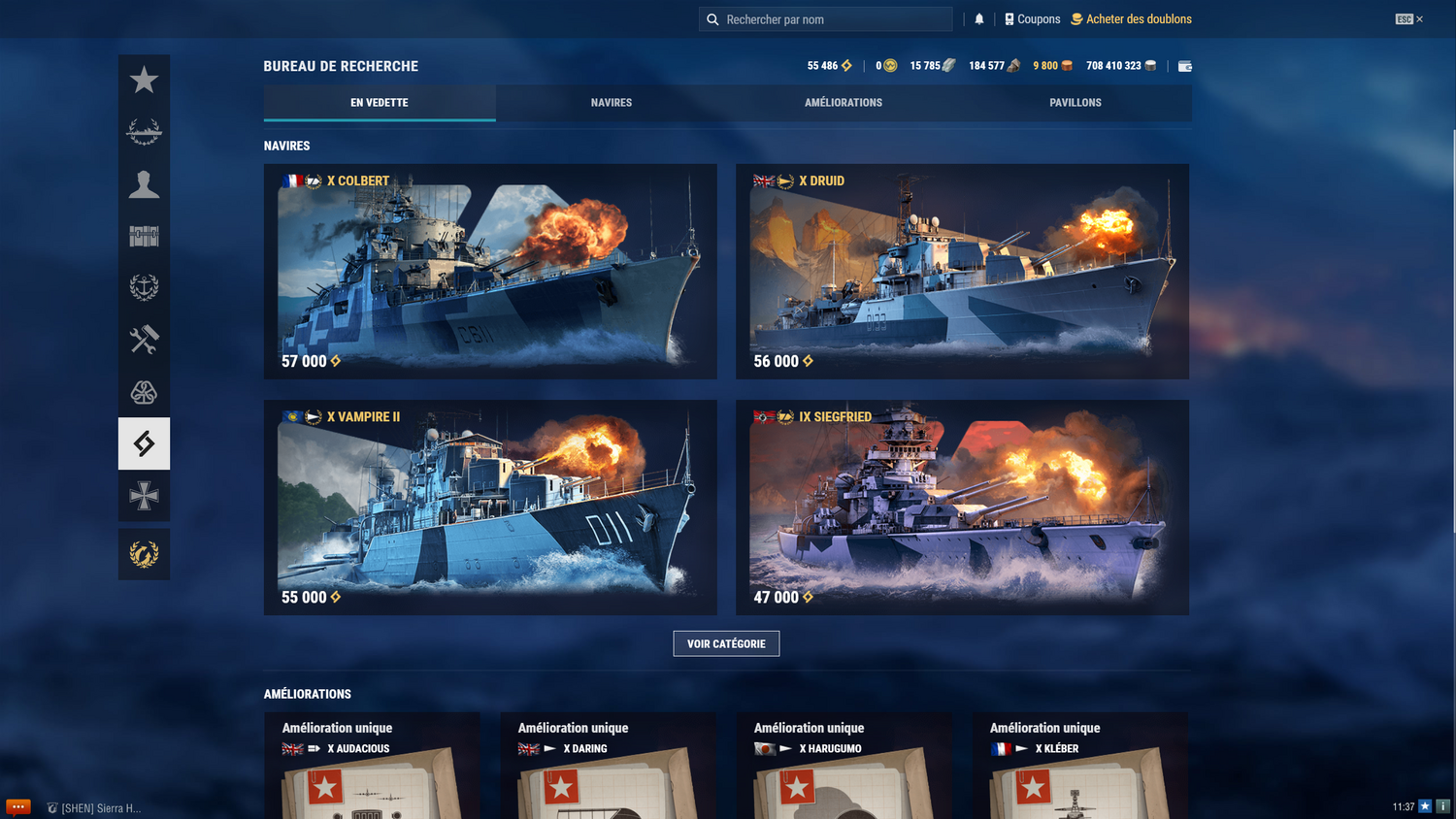Open the AMÉLIORATIONS tab
The width and height of the screenshot is (1456, 819).
coord(843,102)
